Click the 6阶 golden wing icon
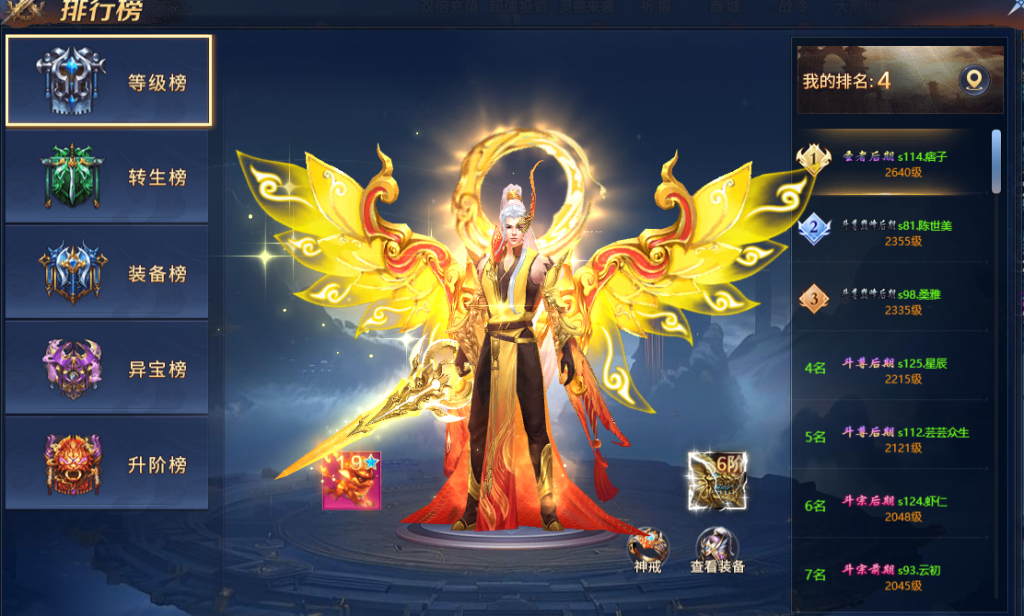Screen dimensions: 1024x616 tap(717, 477)
